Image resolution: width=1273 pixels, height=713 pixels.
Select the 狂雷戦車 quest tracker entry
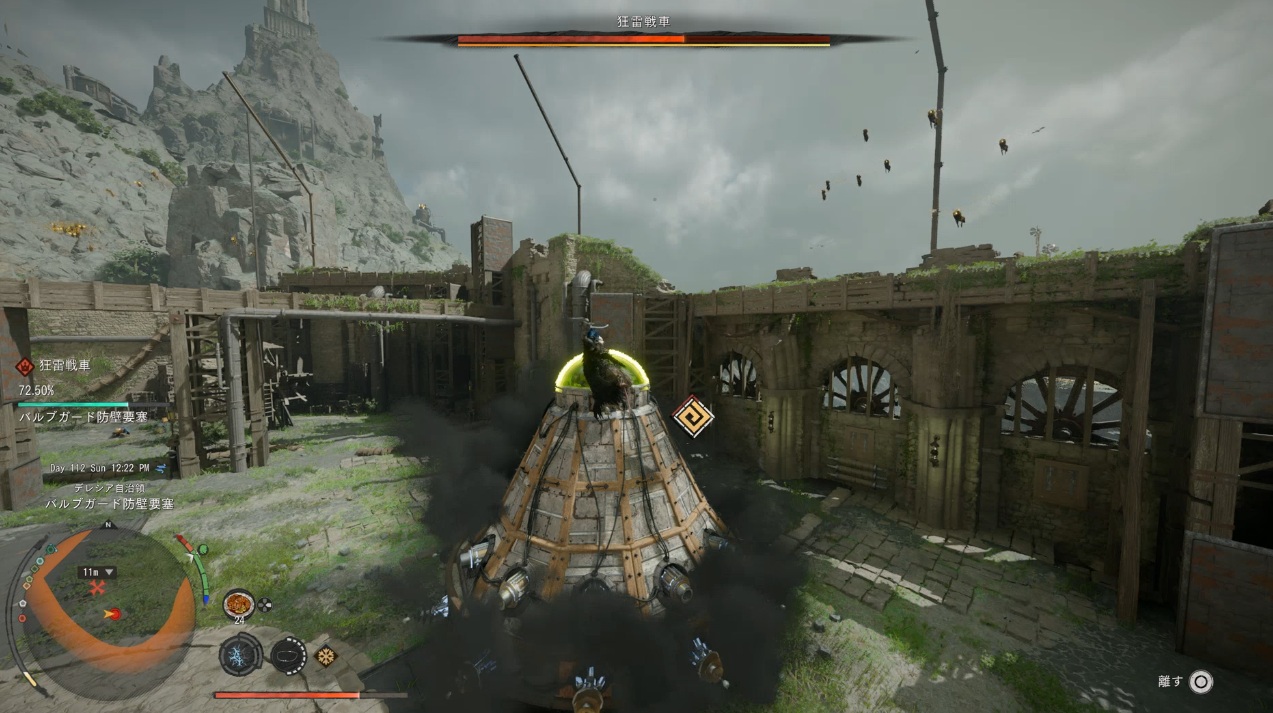point(64,366)
